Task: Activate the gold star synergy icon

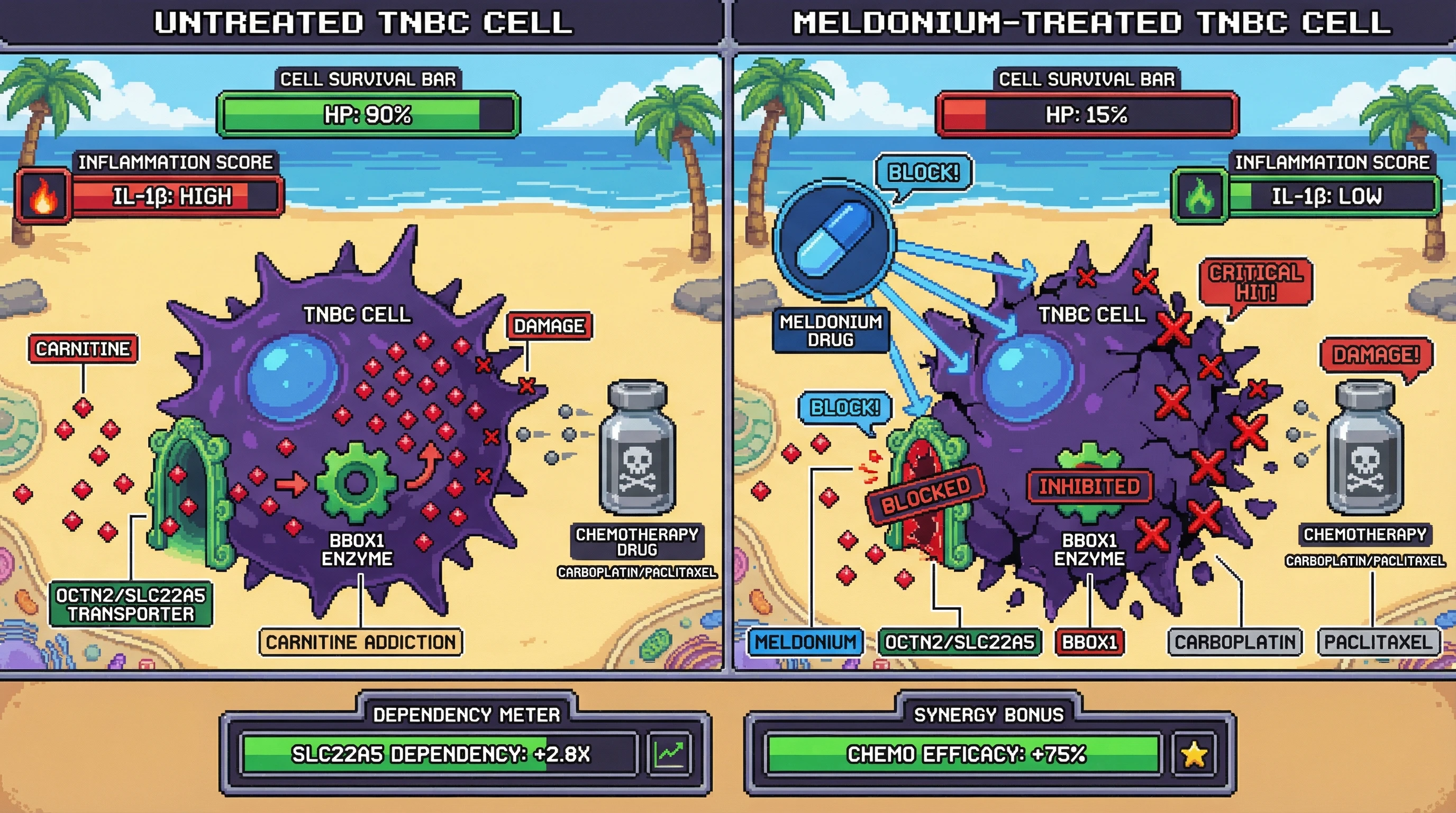Action: [1194, 754]
